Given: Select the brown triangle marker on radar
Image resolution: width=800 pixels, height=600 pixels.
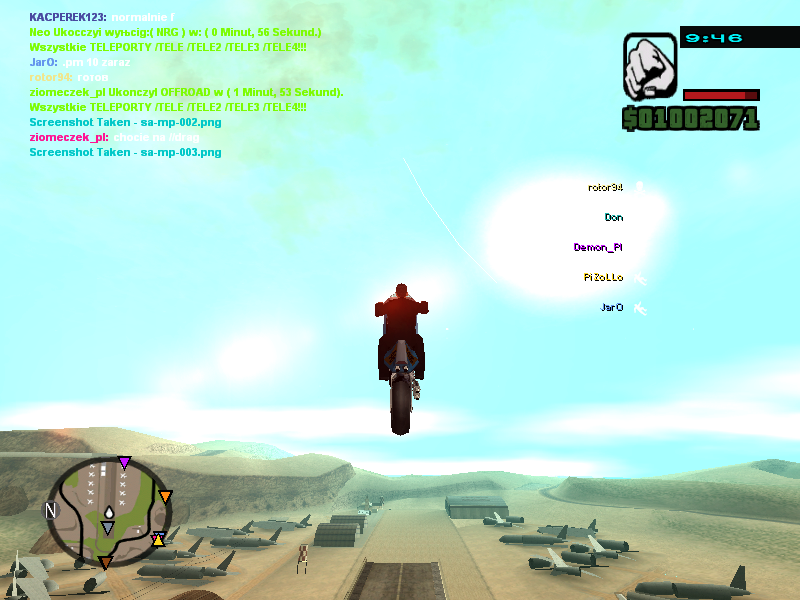Looking at the screenshot, I should point(105,563).
